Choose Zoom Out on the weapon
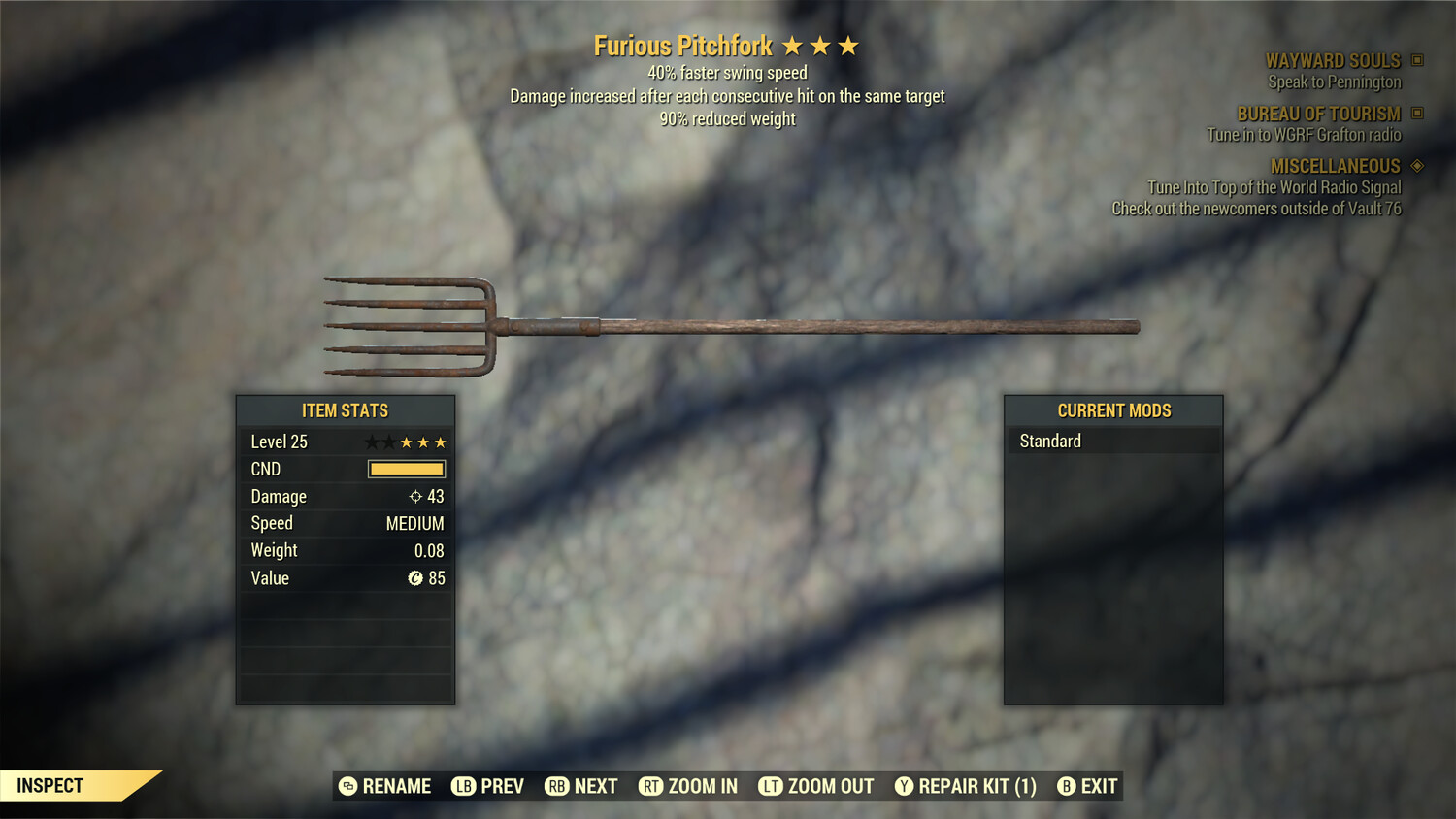The image size is (1456, 819). tap(816, 786)
